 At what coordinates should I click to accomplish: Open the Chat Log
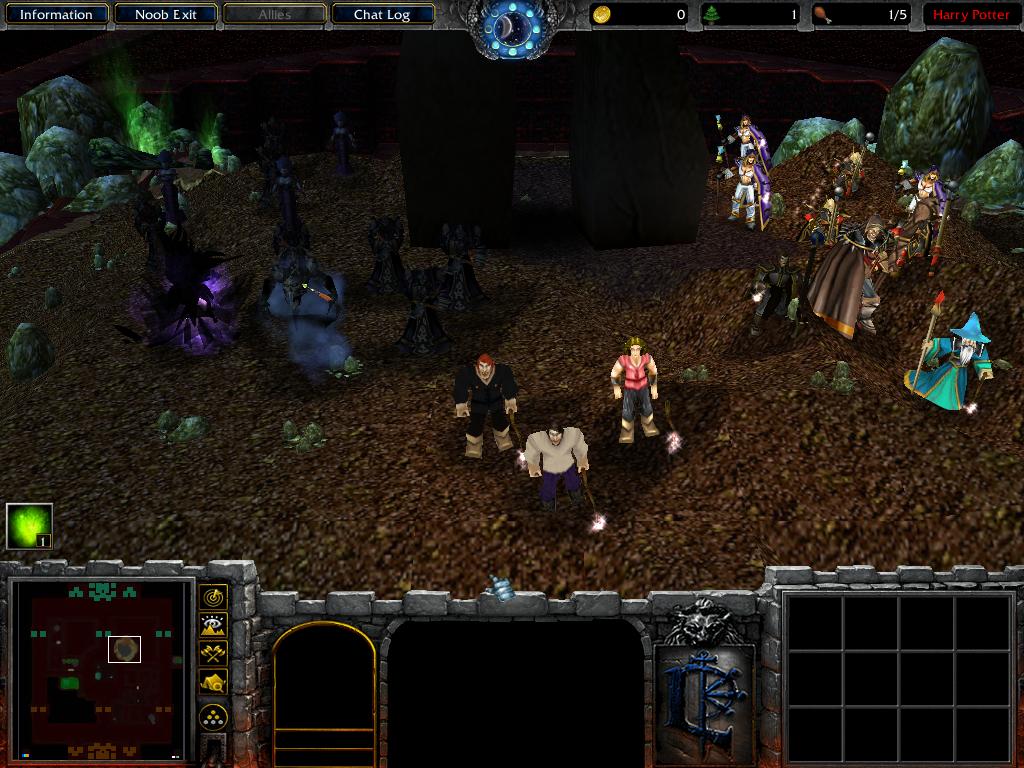pos(382,15)
